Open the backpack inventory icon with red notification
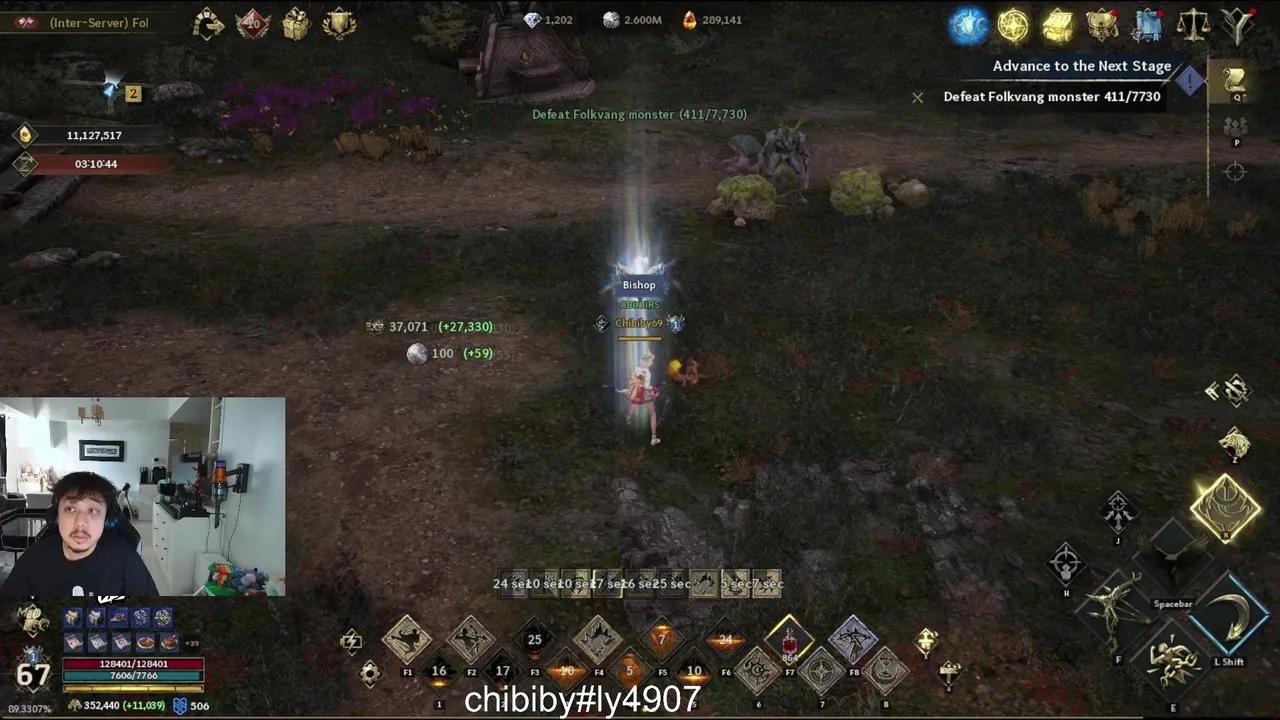Viewport: 1280px width, 720px height. [1101, 25]
